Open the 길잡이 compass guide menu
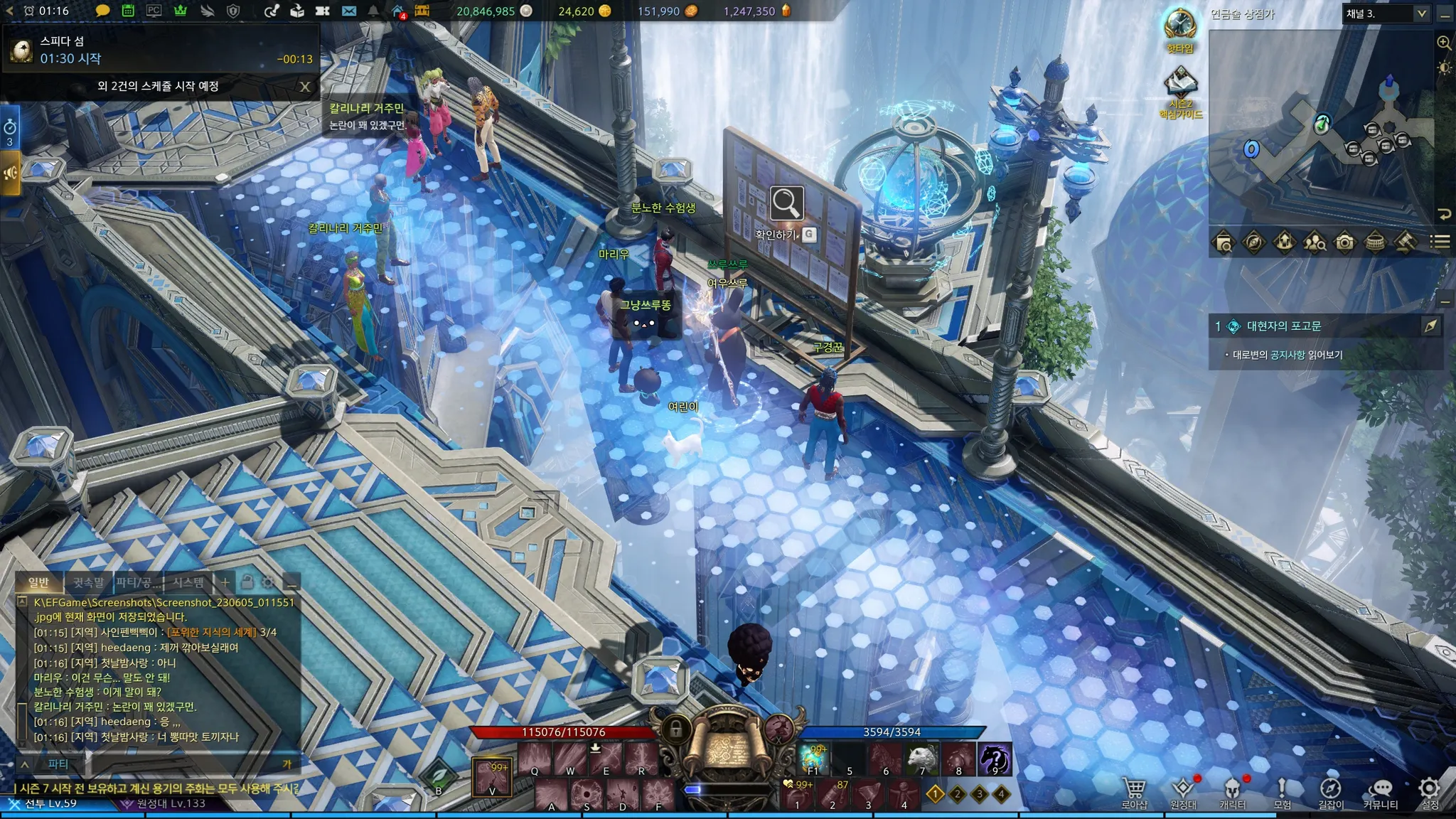This screenshot has width=1456, height=819. click(1330, 791)
